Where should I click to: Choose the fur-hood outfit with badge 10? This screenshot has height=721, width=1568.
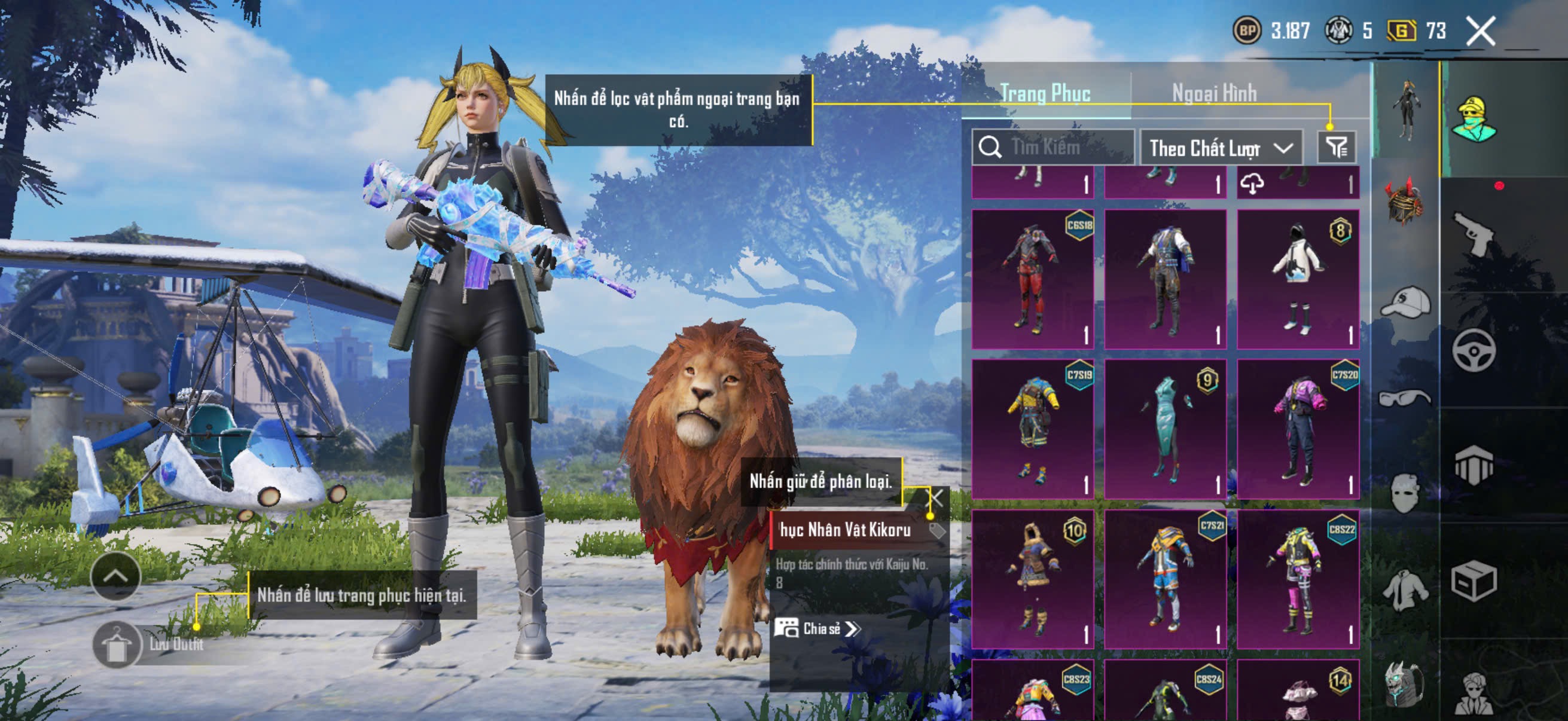pyautogui.click(x=1032, y=579)
